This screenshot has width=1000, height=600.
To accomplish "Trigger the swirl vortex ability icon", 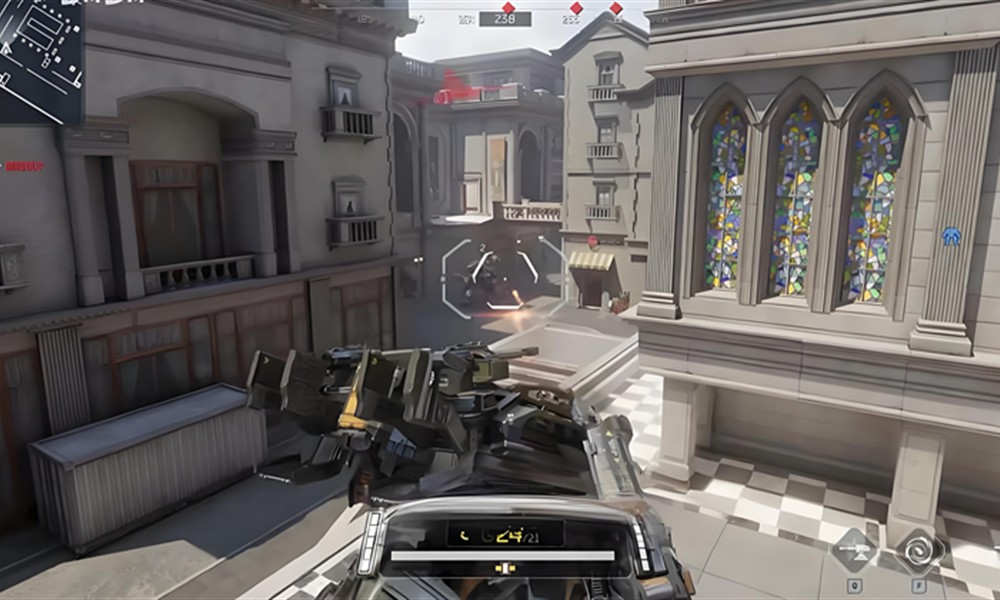I will tap(919, 551).
